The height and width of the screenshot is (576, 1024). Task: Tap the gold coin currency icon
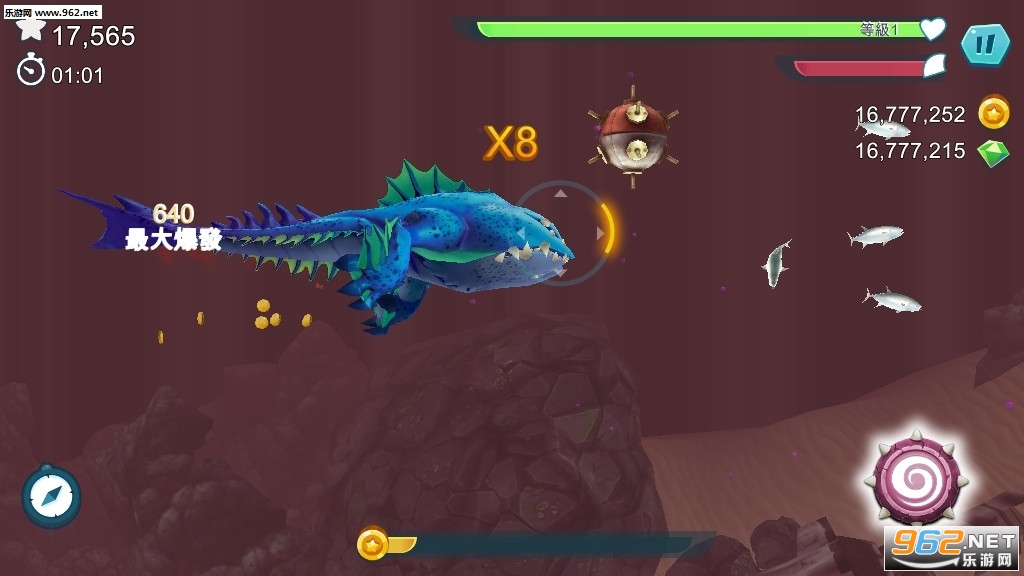(x=993, y=113)
